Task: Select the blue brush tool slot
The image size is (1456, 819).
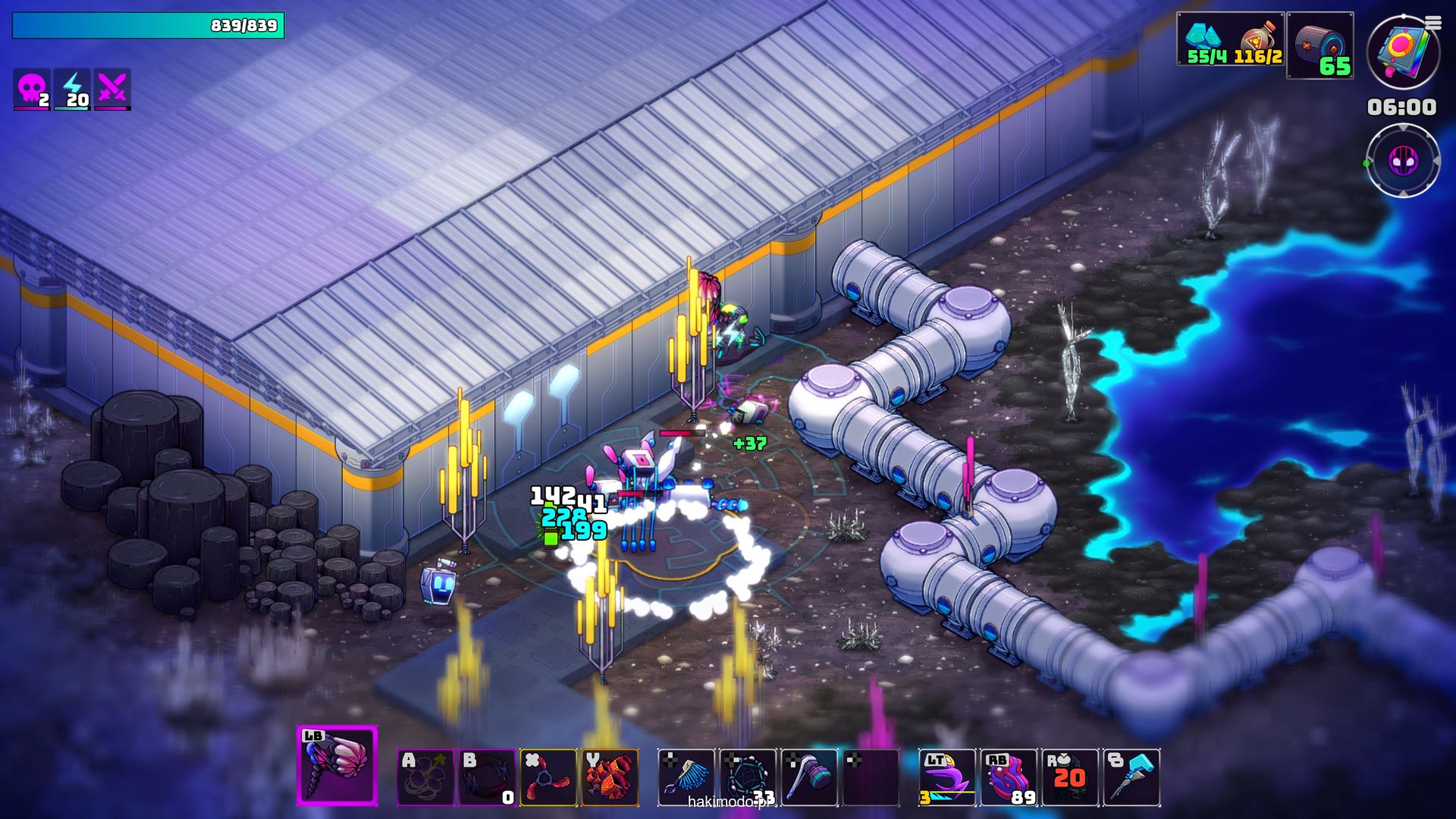Action: click(x=686, y=777)
